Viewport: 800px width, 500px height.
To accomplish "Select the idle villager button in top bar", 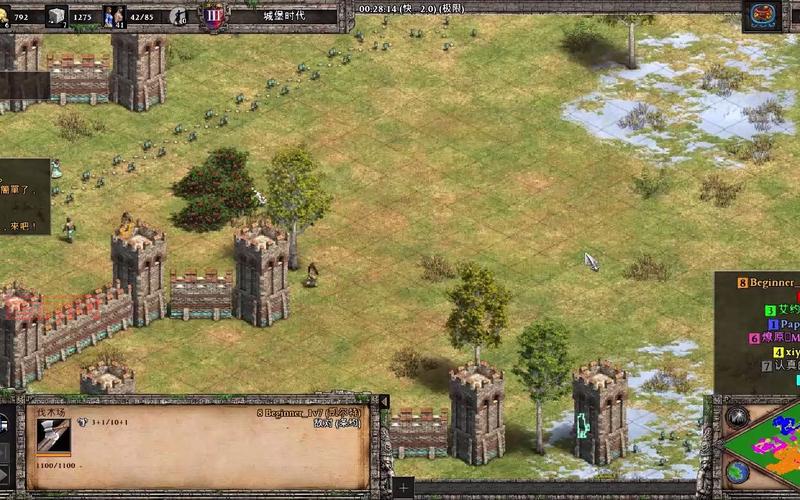I will click(179, 16).
